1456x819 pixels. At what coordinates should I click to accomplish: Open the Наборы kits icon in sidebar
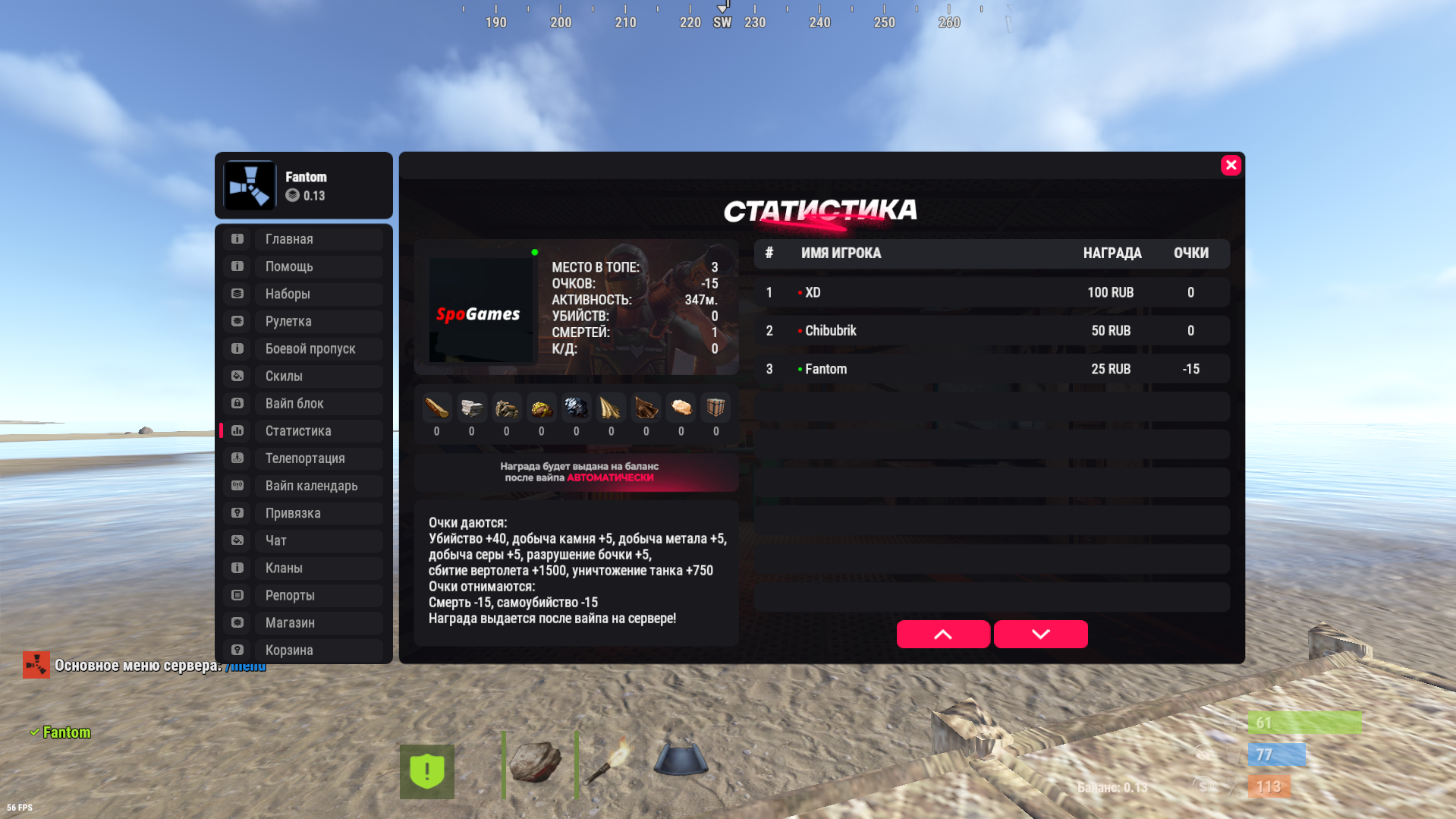pyautogui.click(x=236, y=294)
